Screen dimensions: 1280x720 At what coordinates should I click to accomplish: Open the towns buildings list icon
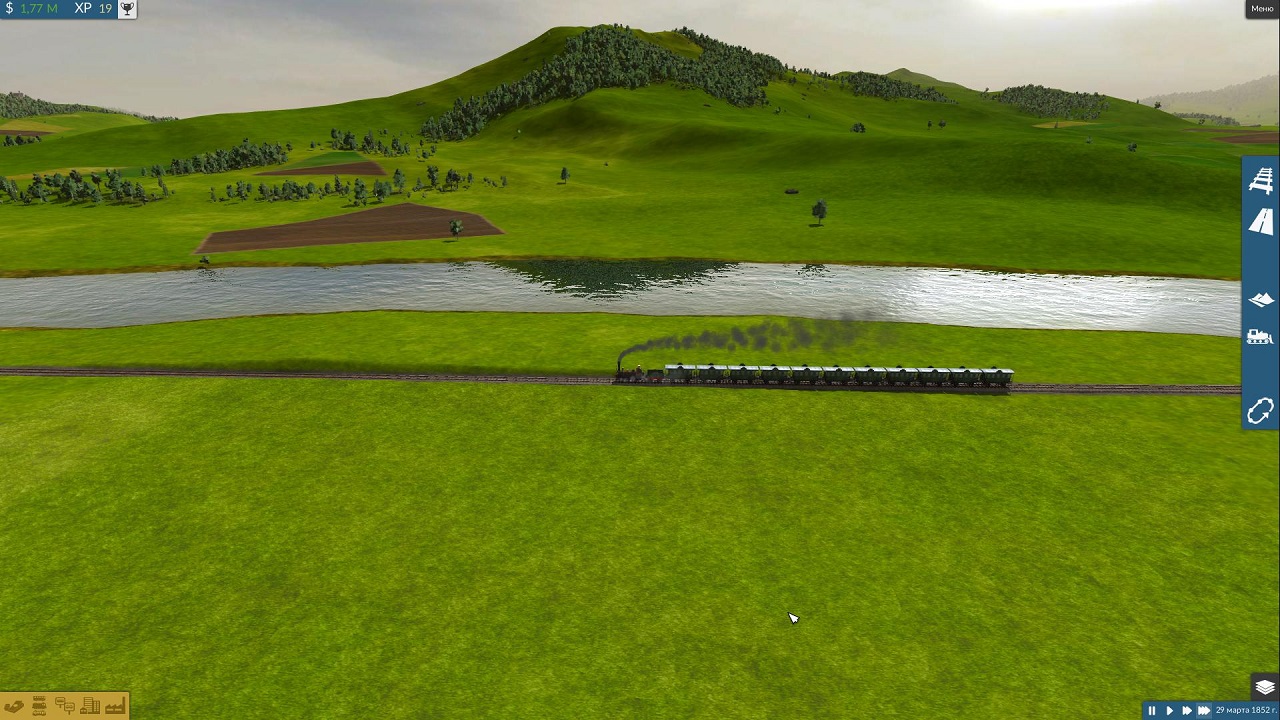(x=89, y=707)
